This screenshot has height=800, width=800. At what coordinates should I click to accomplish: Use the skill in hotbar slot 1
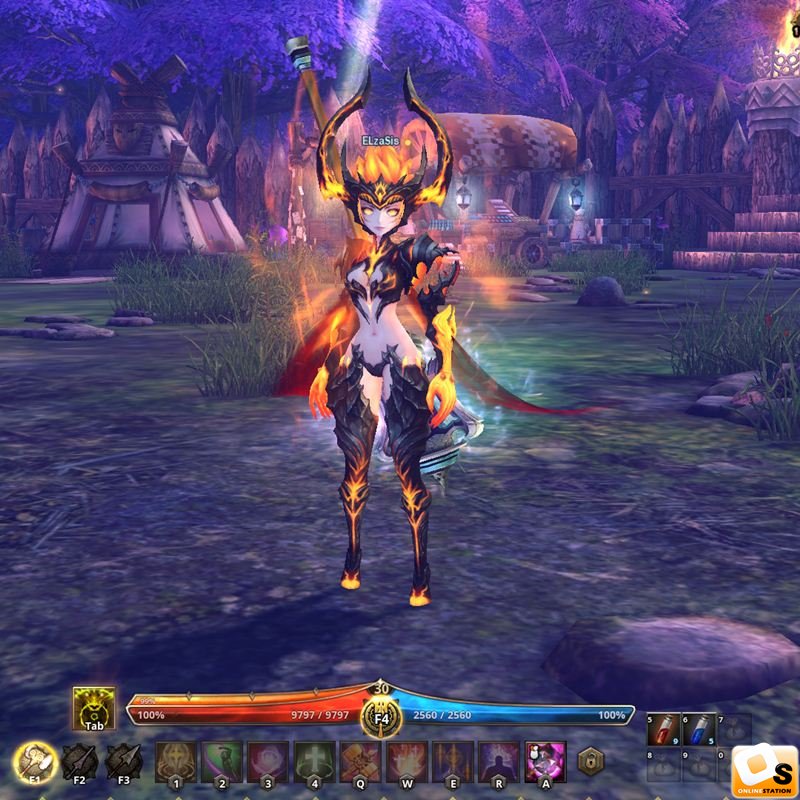(175, 762)
